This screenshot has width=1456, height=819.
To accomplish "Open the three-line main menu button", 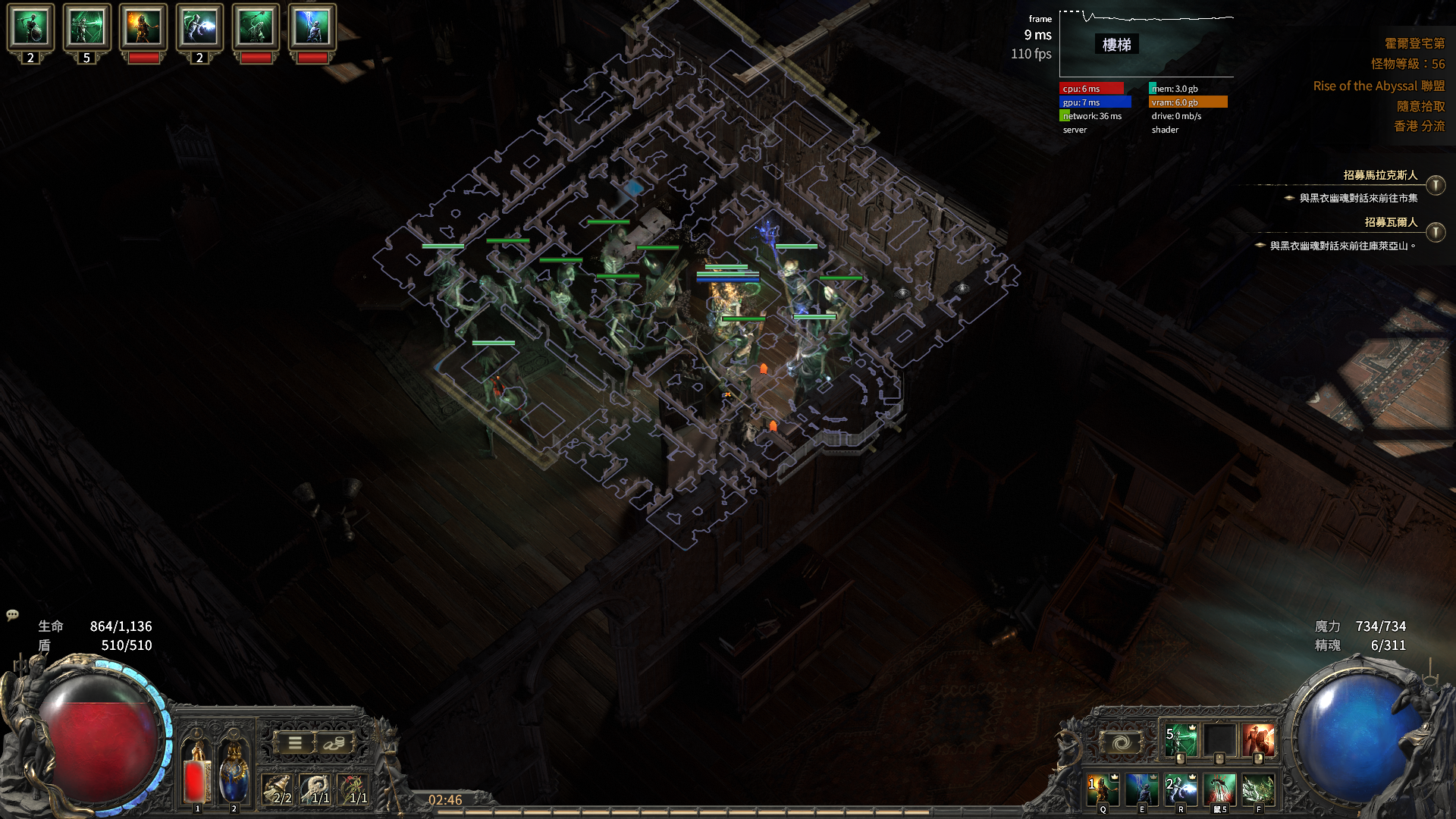I will [x=294, y=743].
